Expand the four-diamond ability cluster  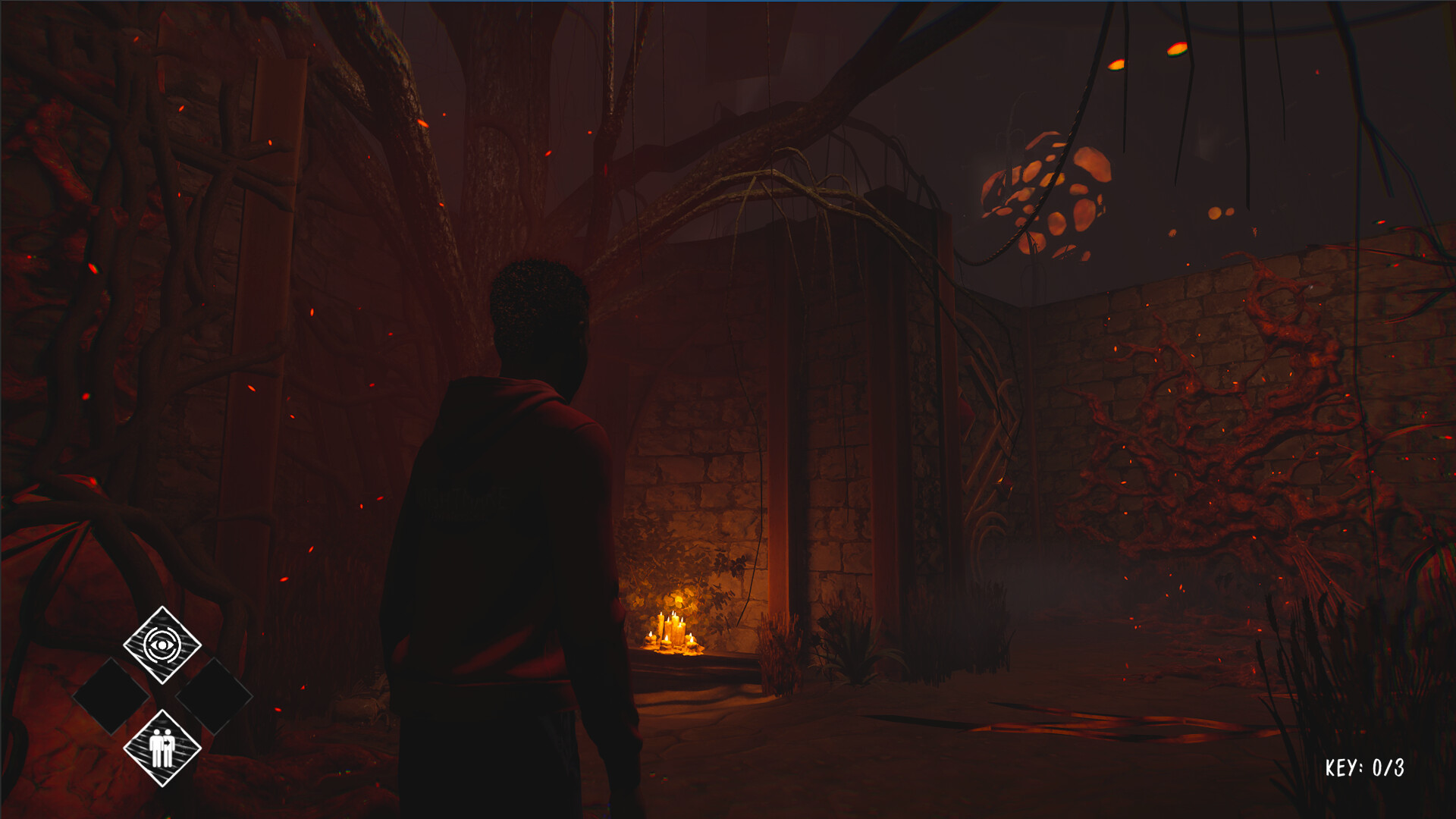click(163, 696)
